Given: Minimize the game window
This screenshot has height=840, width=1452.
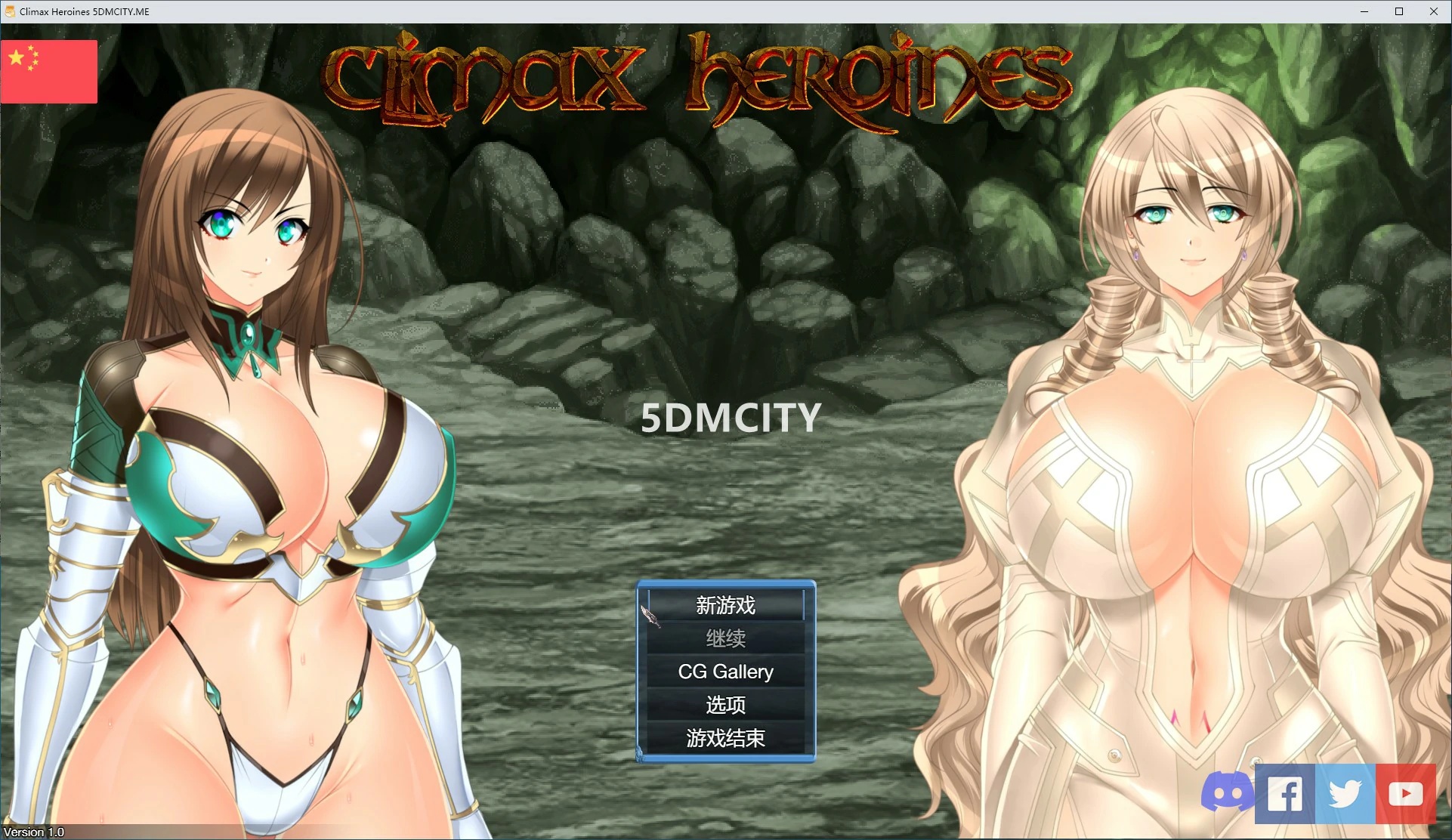Looking at the screenshot, I should click(x=1364, y=11).
